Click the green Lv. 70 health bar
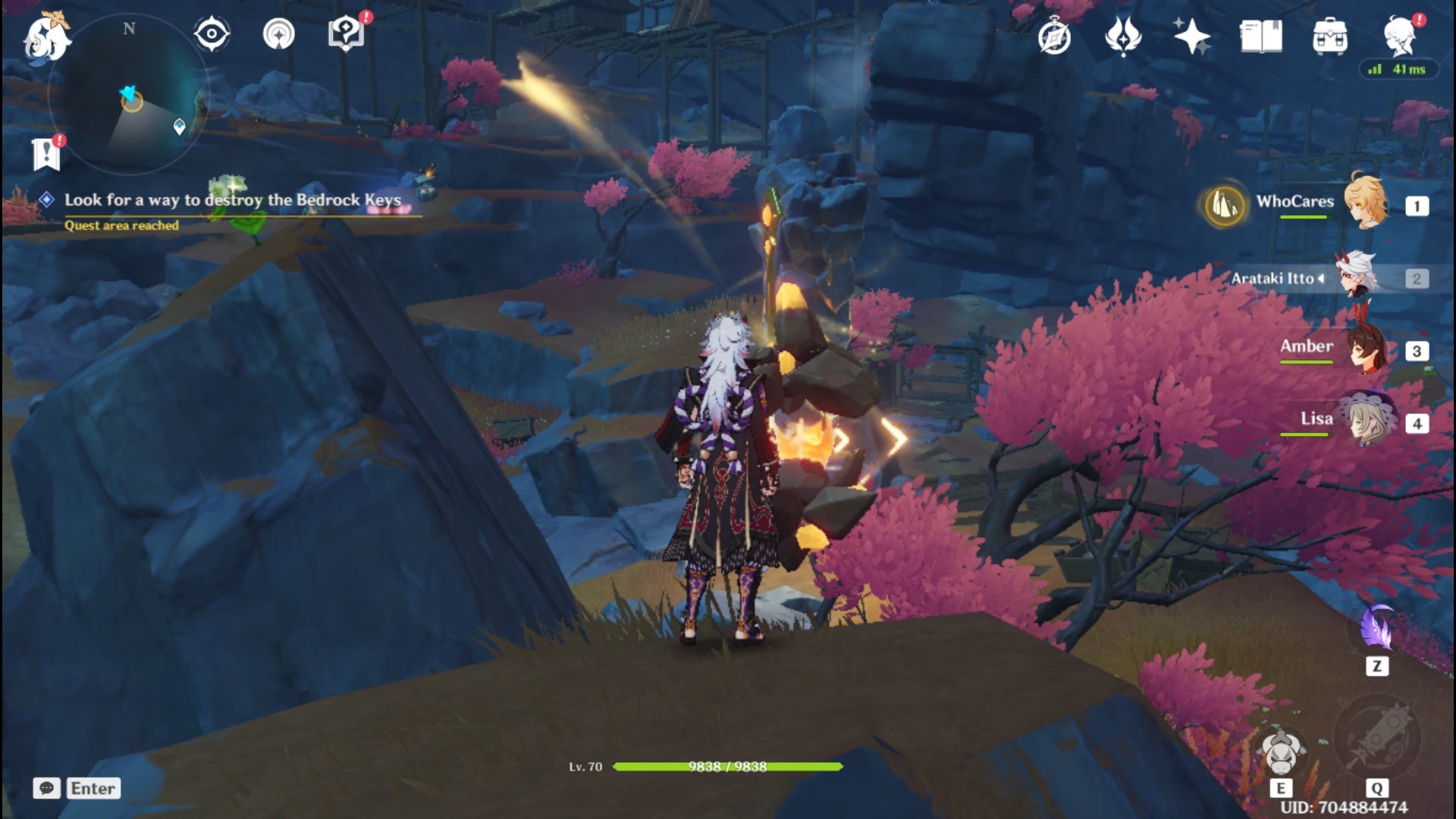The image size is (1456, 819). [728, 765]
